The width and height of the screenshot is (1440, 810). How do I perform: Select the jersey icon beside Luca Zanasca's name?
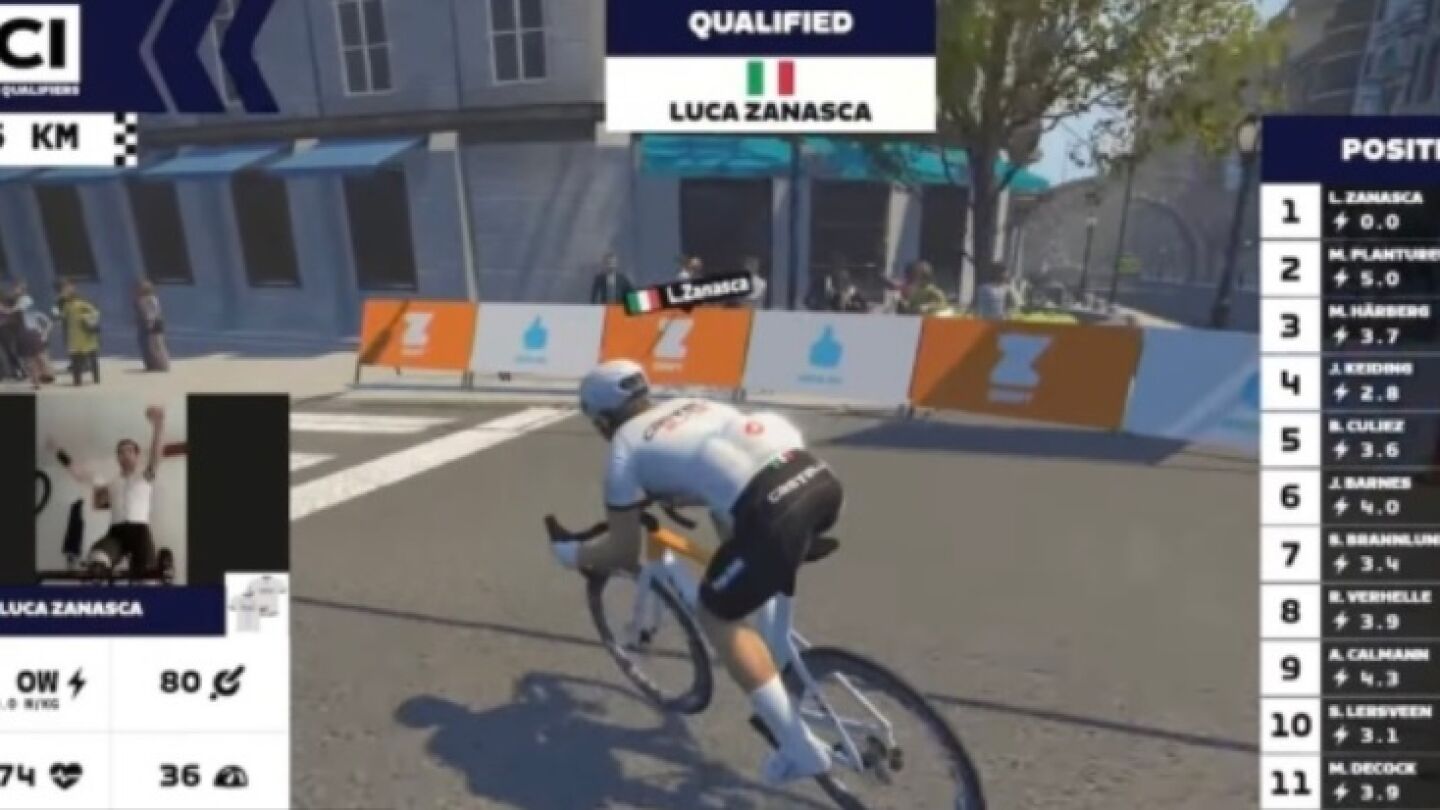257,603
